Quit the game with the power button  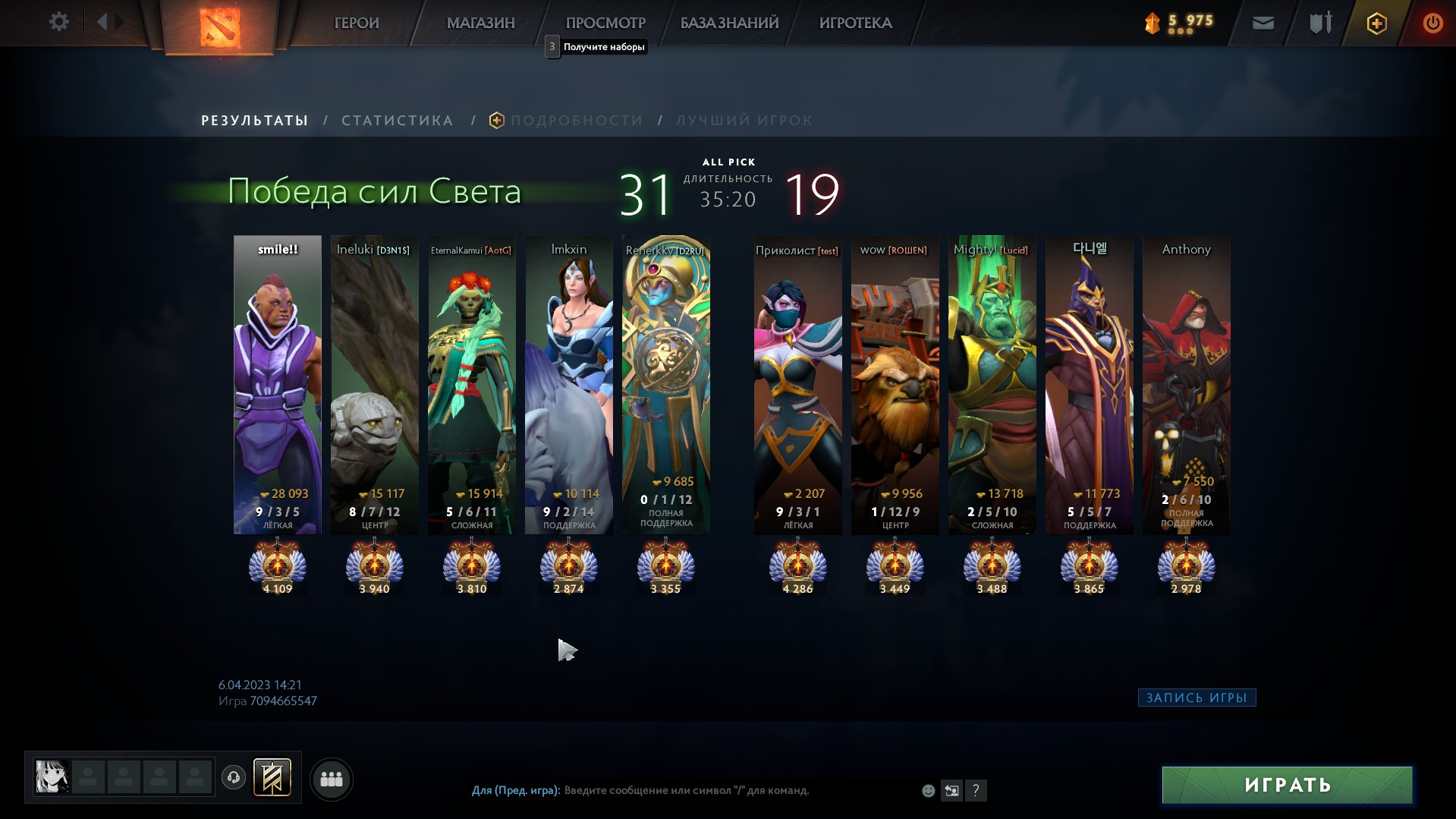[1432, 24]
